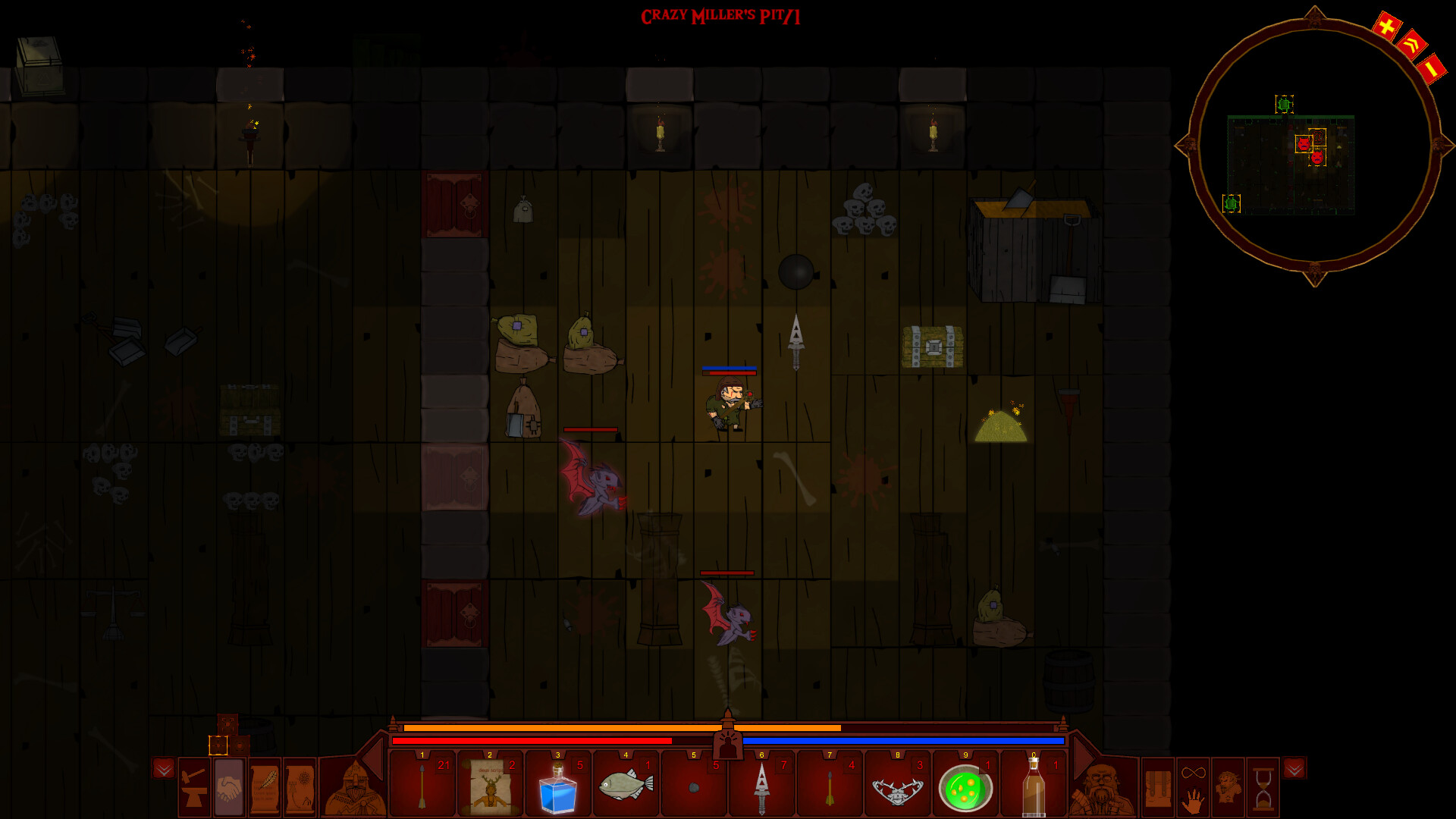Collapse the right panel with double chevron
The height and width of the screenshot is (819, 1456).
(1294, 770)
